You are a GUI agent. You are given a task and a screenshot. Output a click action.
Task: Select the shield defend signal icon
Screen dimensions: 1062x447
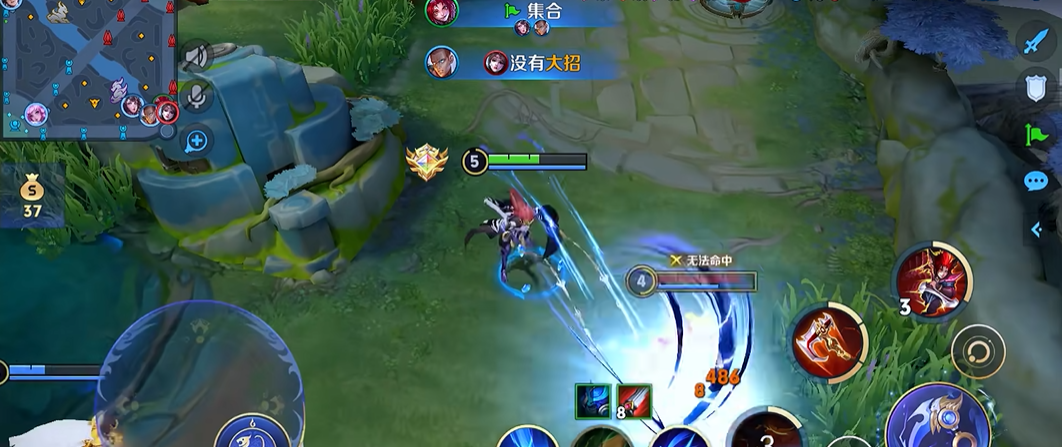[x=1035, y=88]
